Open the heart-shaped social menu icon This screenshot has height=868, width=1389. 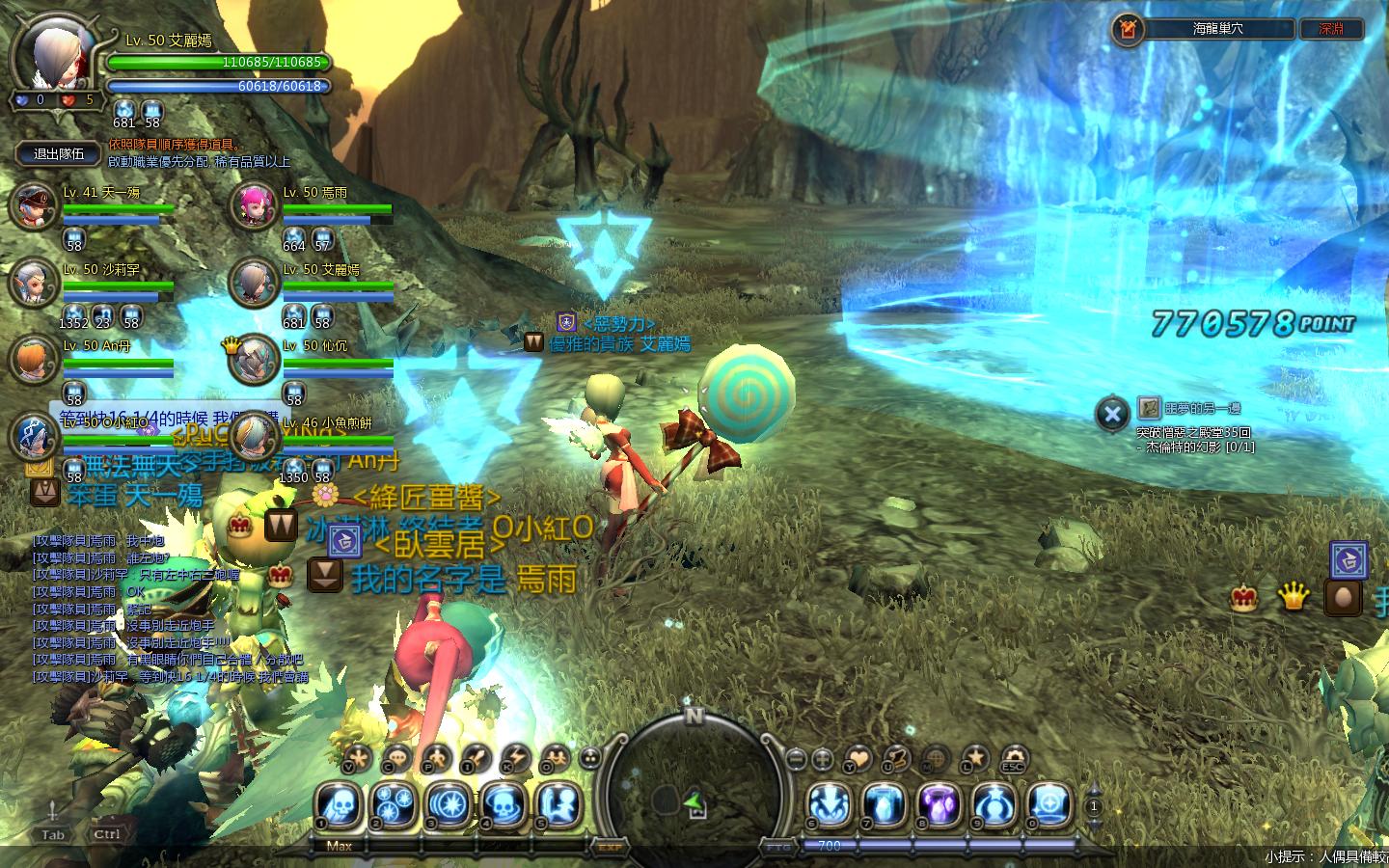[x=858, y=759]
